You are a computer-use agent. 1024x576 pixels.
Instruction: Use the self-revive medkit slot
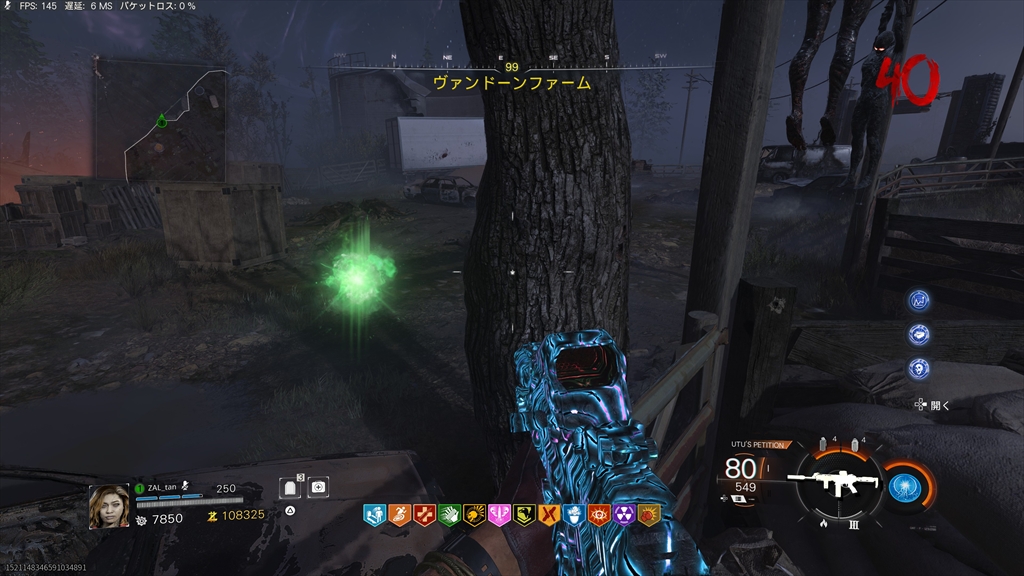tap(318, 487)
